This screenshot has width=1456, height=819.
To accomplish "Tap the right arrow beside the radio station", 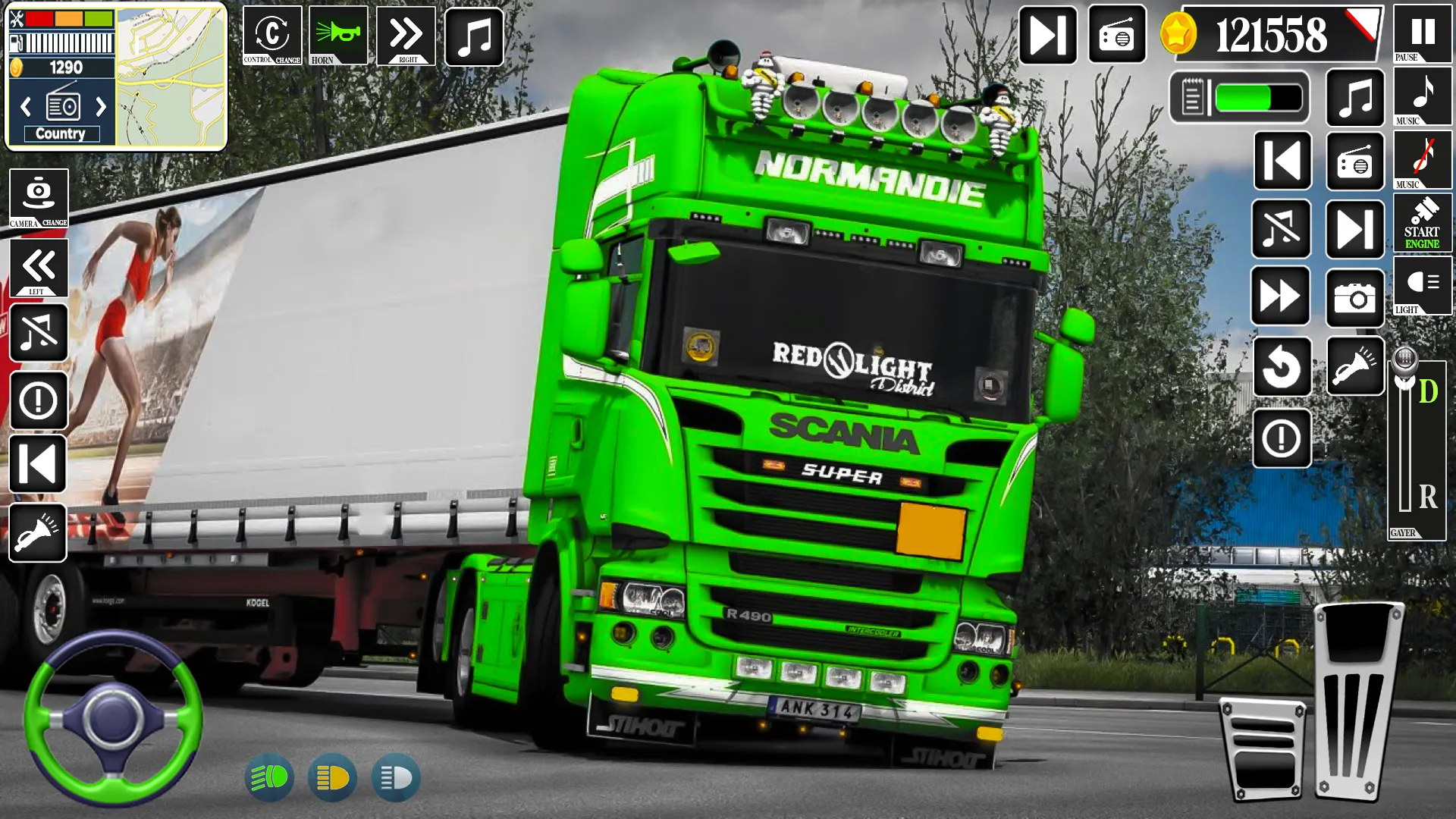I will [x=101, y=106].
